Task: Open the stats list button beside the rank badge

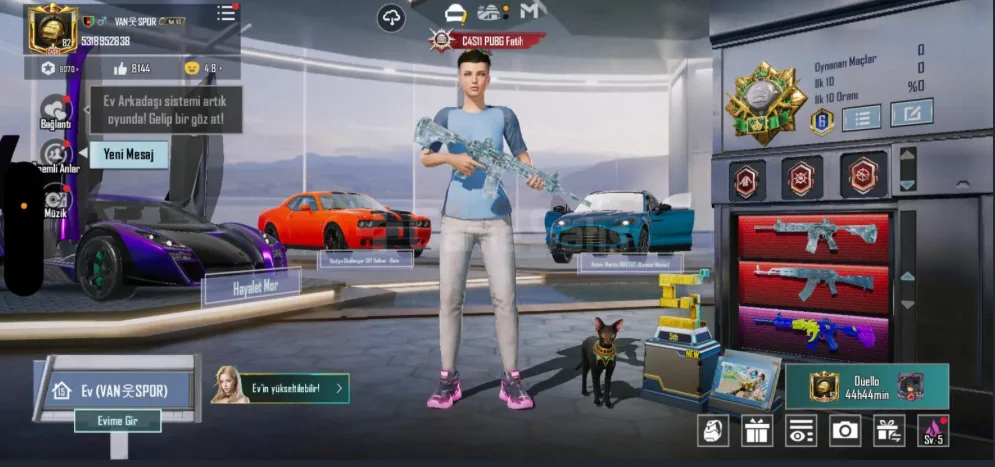Action: click(860, 117)
